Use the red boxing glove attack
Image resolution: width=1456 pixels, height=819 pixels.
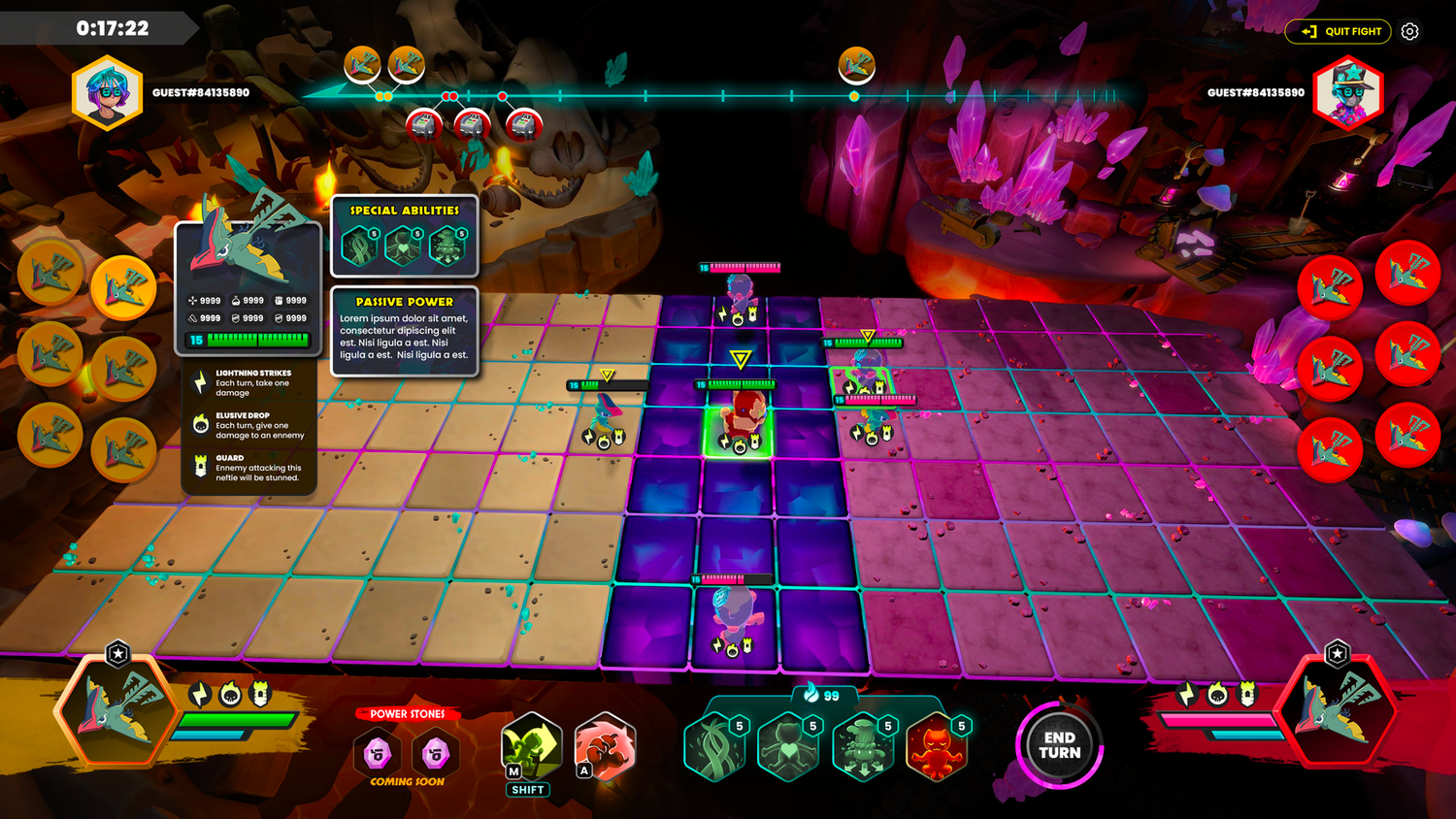coord(605,747)
